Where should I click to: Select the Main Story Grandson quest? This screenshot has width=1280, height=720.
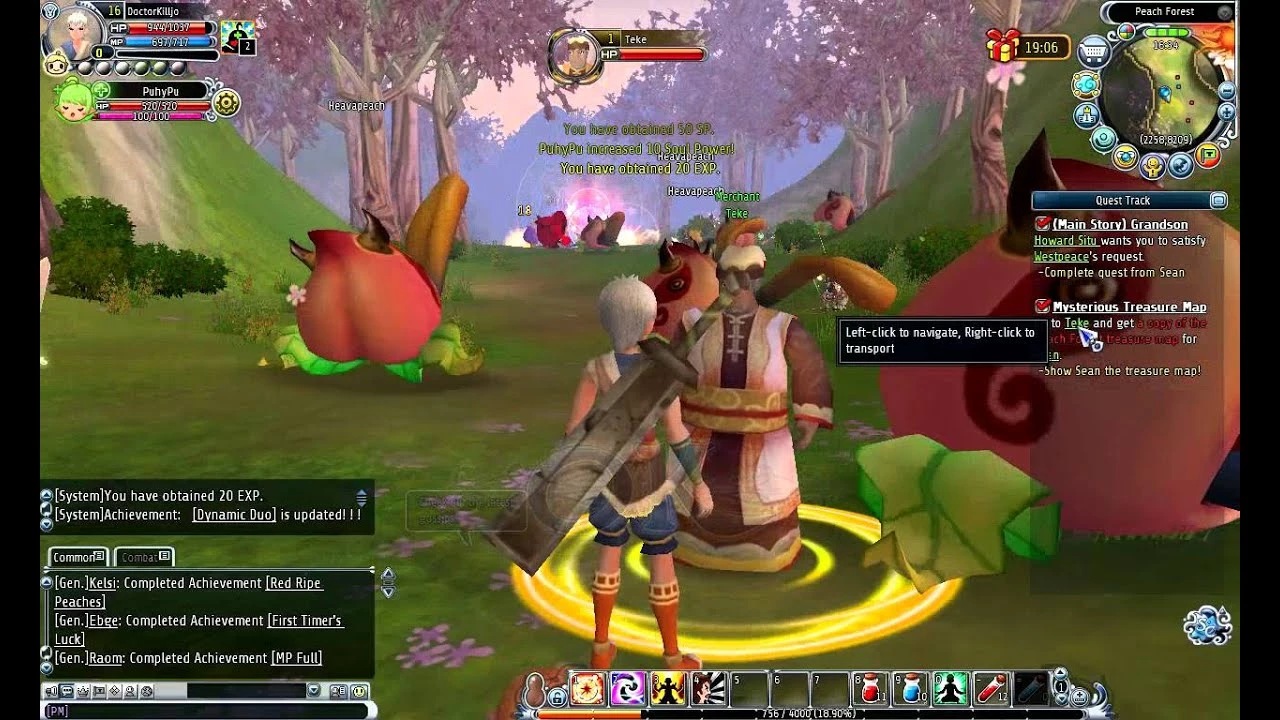click(x=1119, y=225)
